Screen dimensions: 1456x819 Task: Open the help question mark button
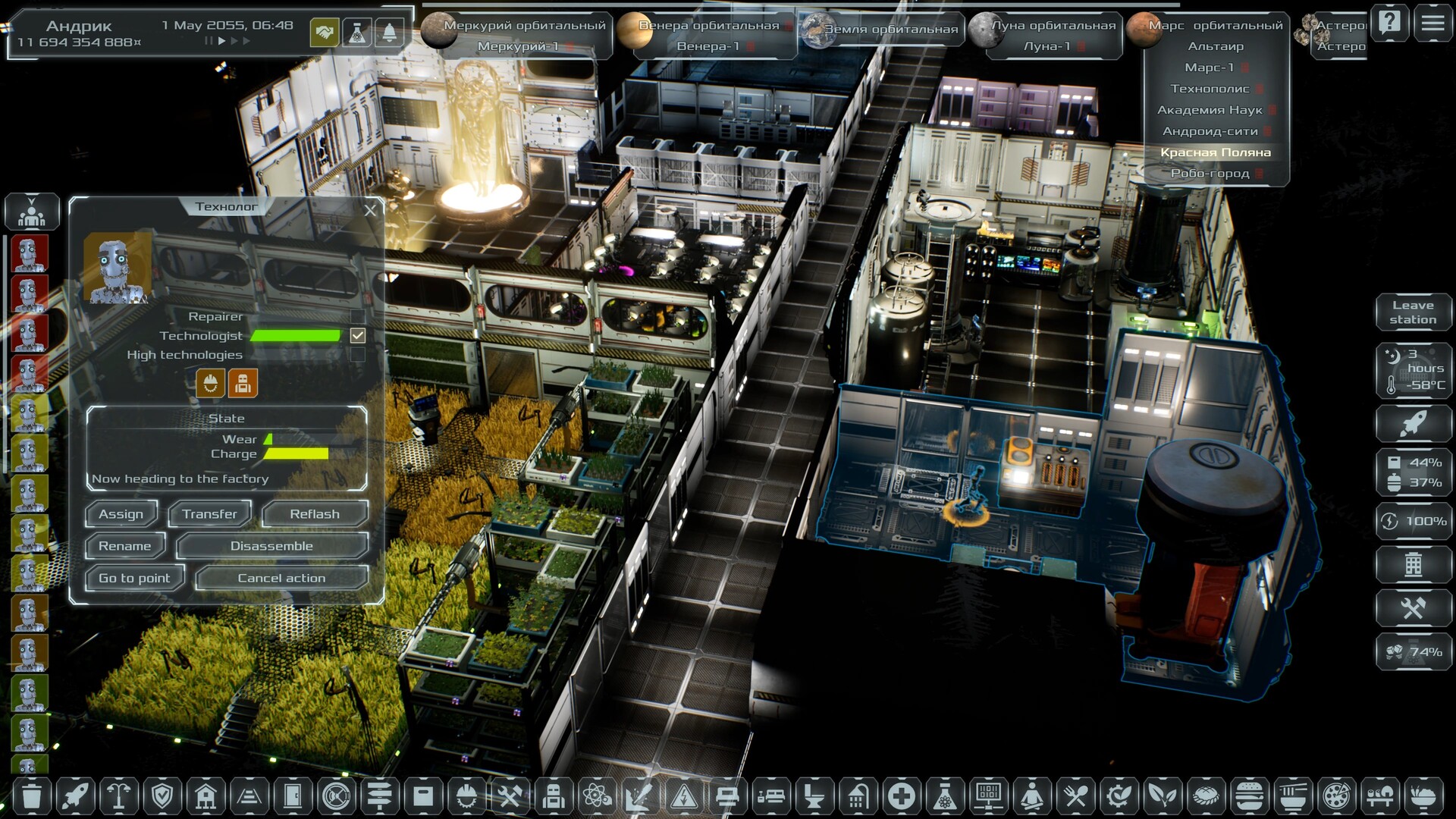[x=1389, y=23]
